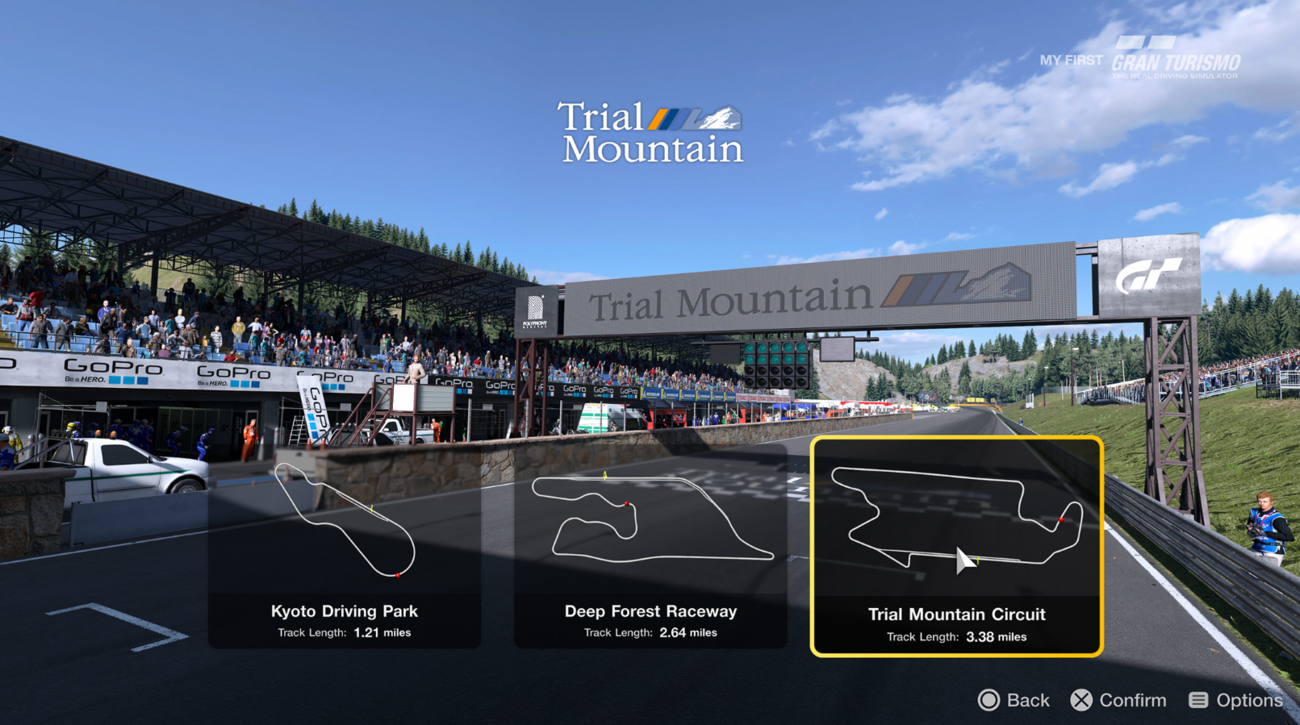Viewport: 1300px width, 725px height.
Task: Click the red finish marker on Trial Mountain map
Action: tap(1062, 520)
